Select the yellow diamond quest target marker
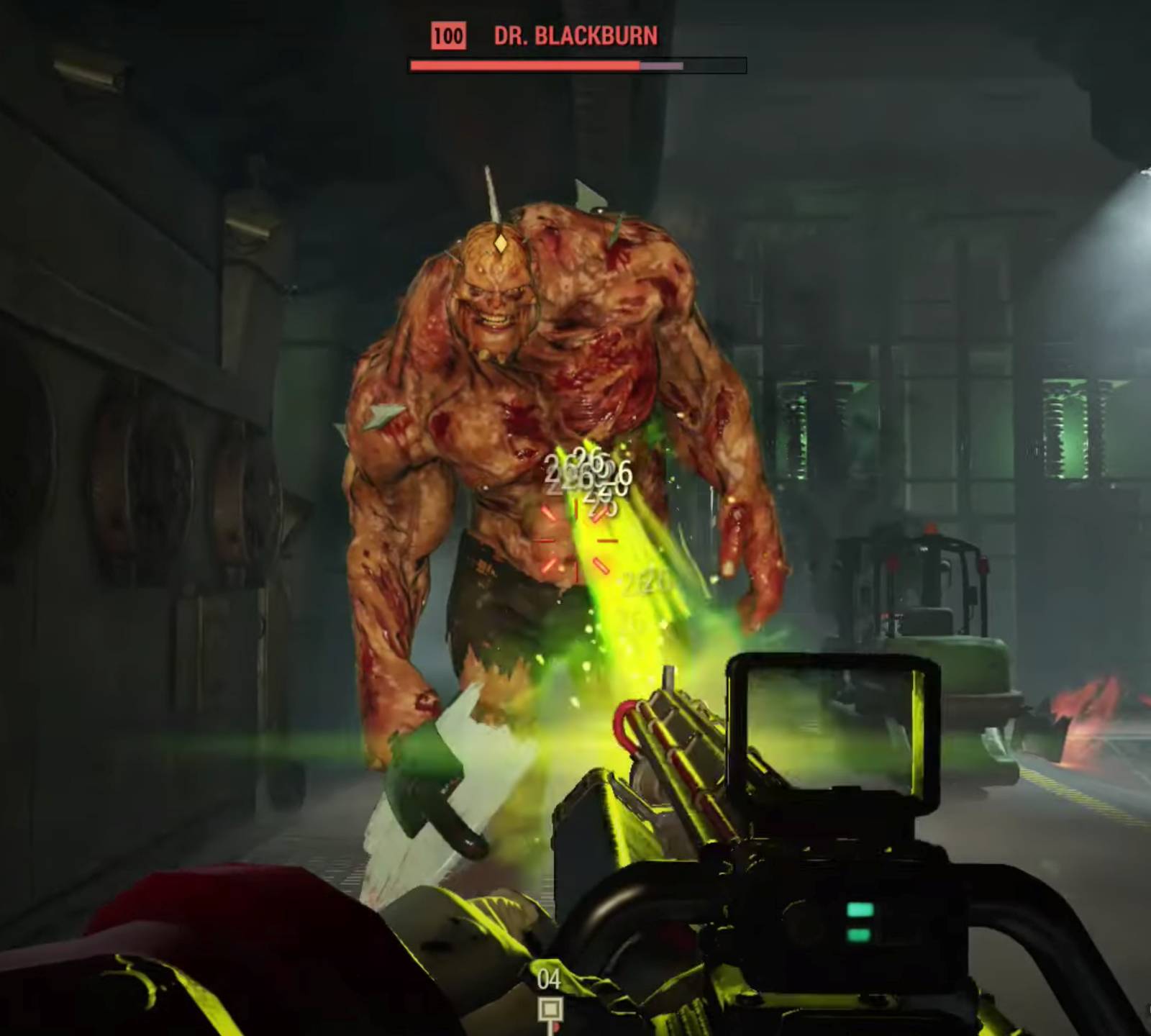This screenshot has height=1036, width=1151. pyautogui.click(x=500, y=244)
